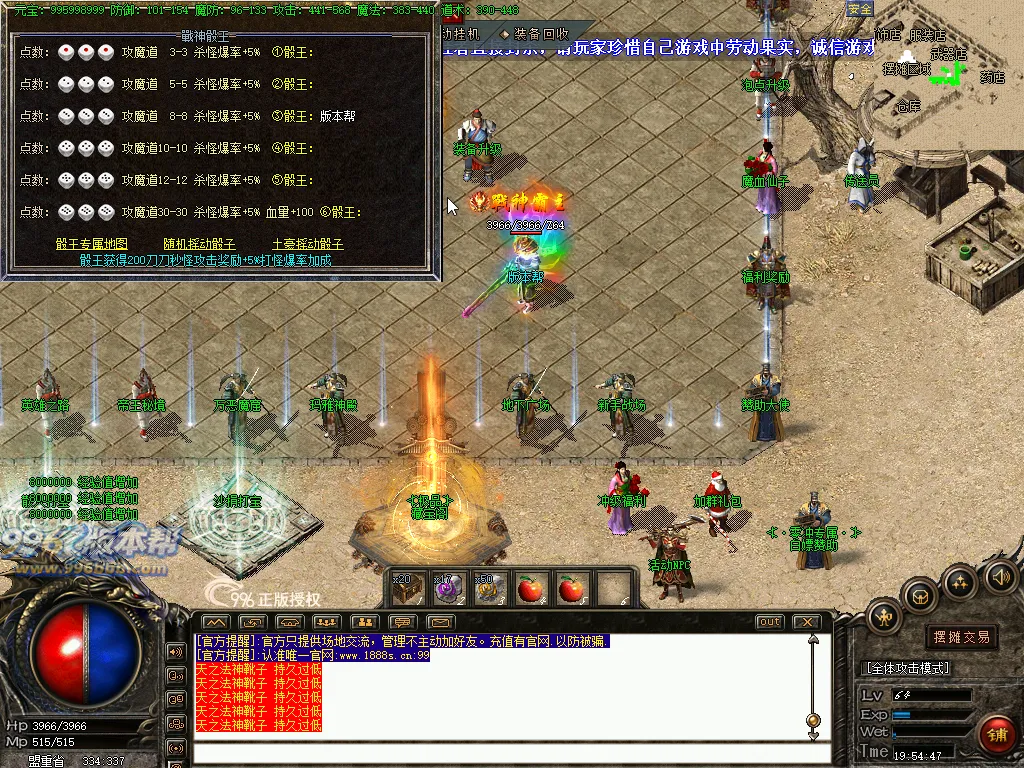
Task: Open the 骰王专属地图 link
Action: click(x=92, y=244)
